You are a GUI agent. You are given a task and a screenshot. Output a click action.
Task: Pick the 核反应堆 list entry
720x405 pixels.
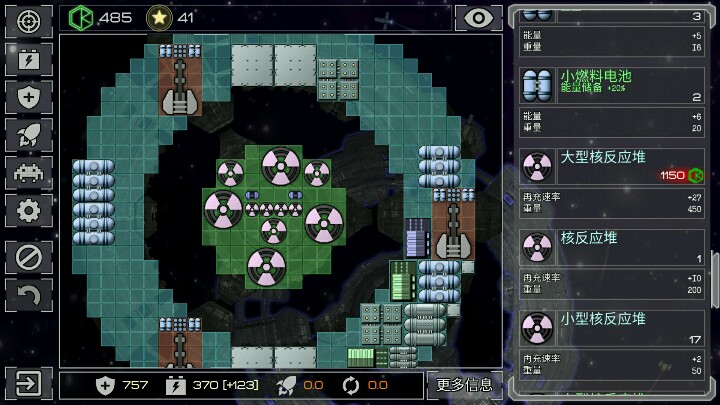[613, 247]
